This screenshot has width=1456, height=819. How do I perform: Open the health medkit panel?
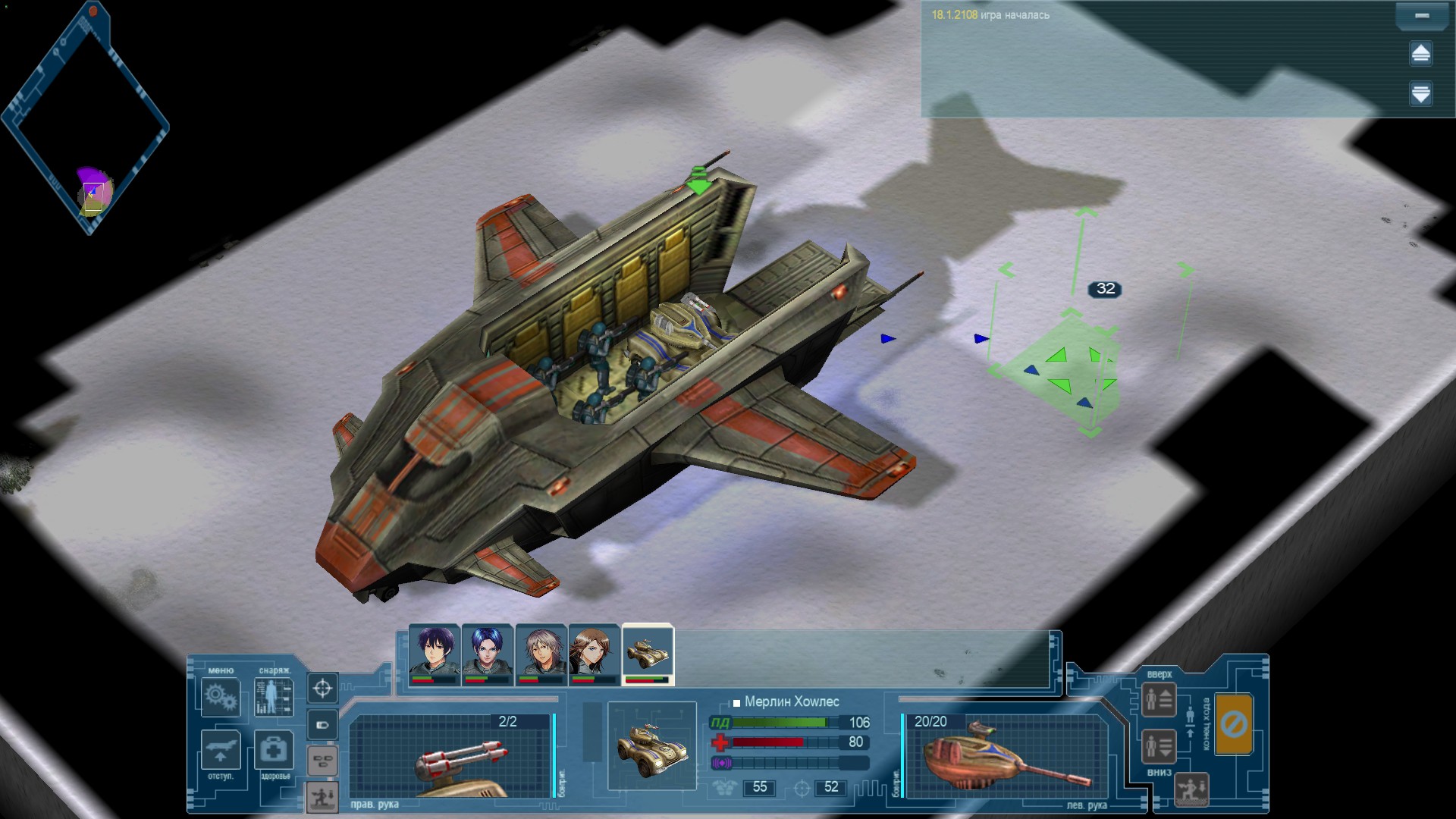pos(273,750)
